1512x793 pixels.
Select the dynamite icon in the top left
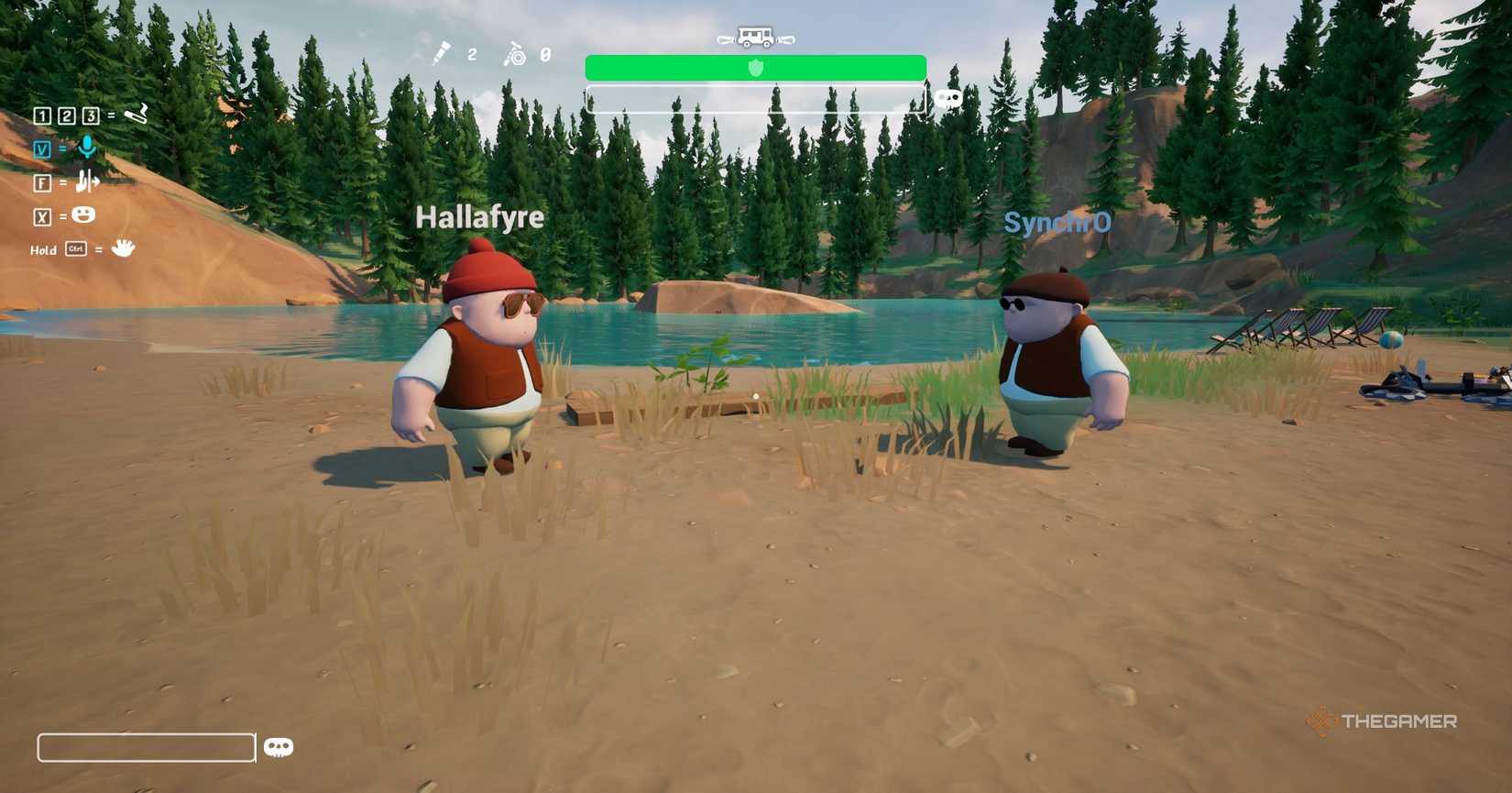click(x=443, y=55)
